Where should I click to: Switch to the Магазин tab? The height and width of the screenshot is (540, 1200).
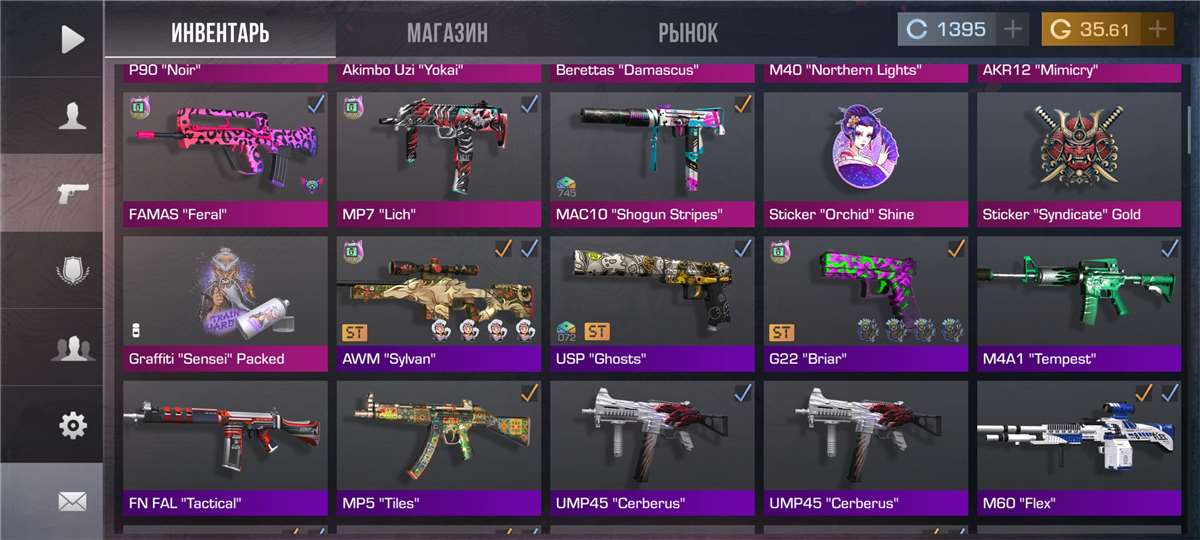[x=447, y=33]
